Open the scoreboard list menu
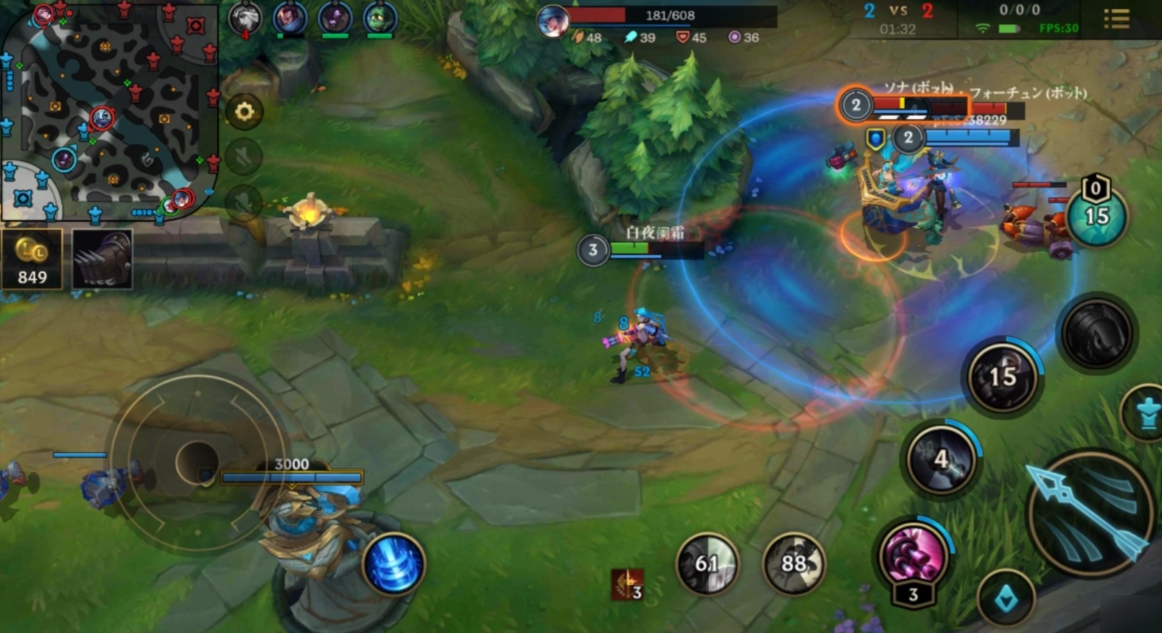The height and width of the screenshot is (633, 1162). pyautogui.click(x=1116, y=19)
